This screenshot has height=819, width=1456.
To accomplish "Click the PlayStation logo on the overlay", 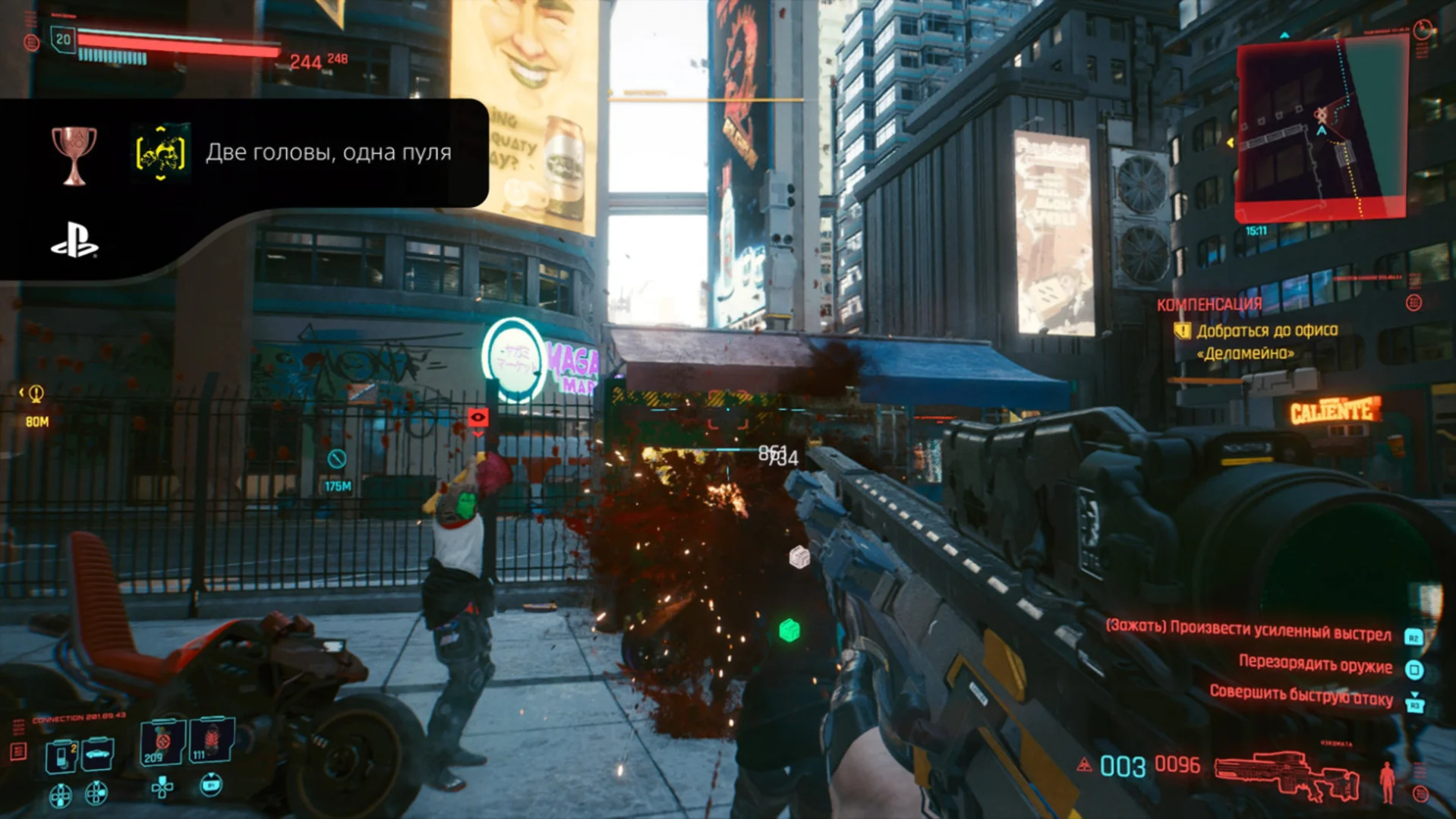I will pyautogui.click(x=74, y=240).
